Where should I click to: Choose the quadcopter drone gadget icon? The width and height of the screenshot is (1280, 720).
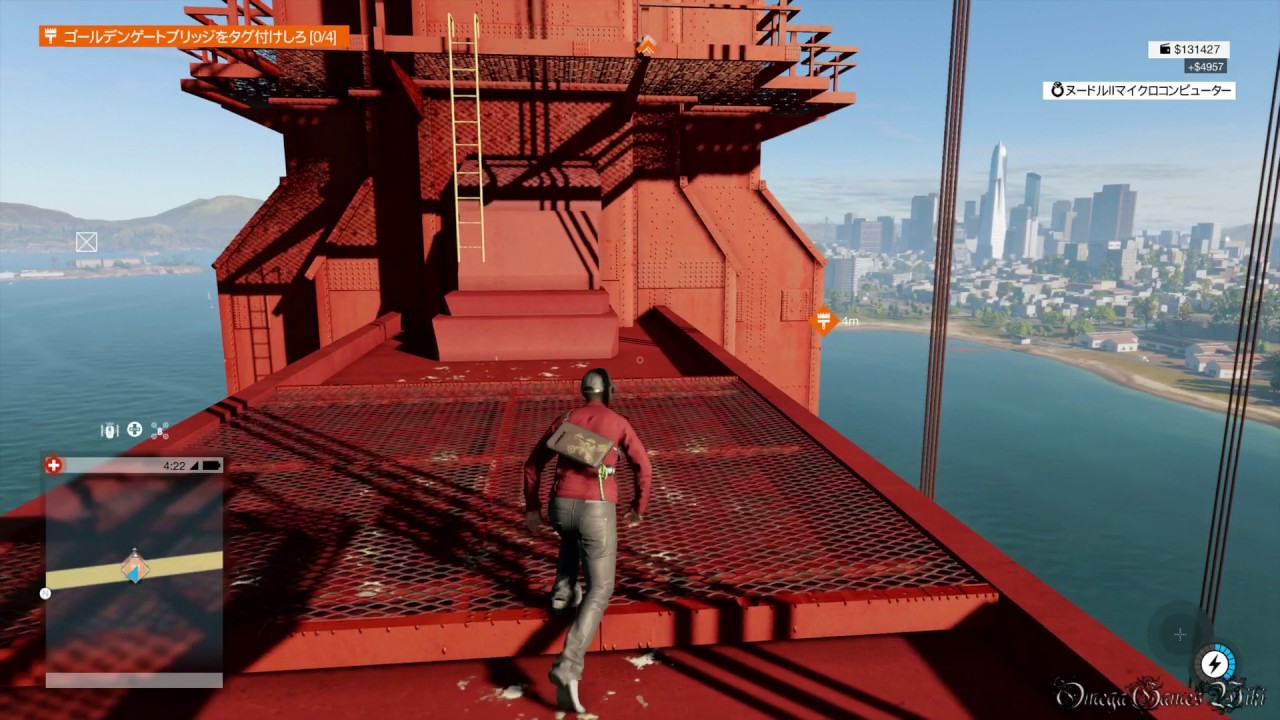click(160, 431)
